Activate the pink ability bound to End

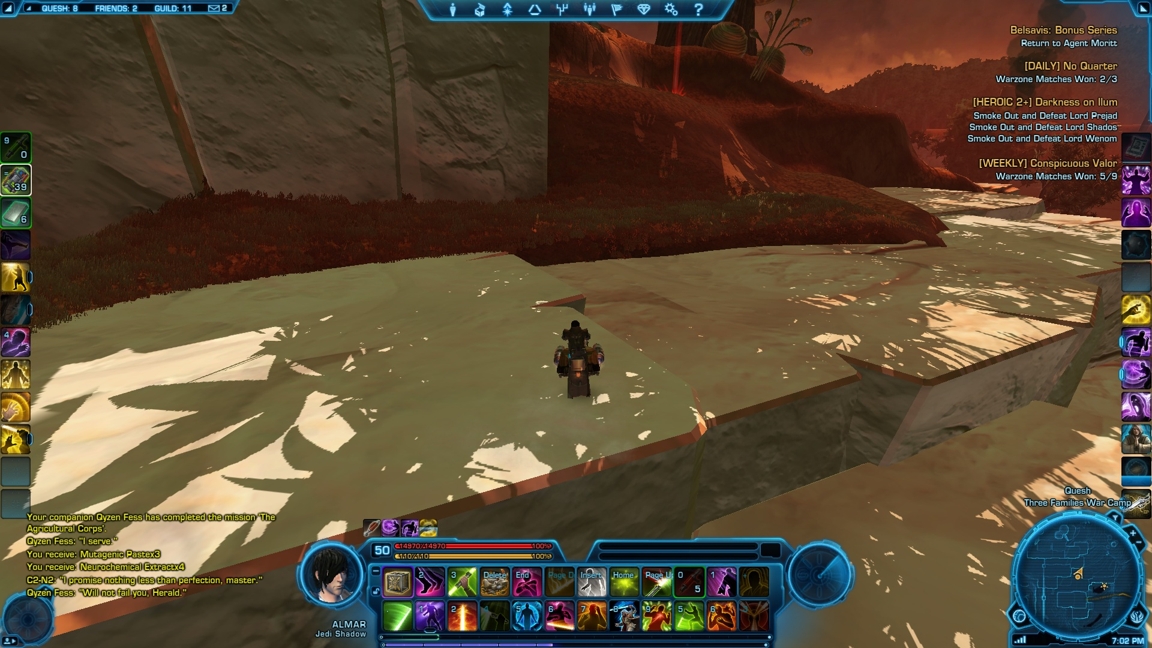527,582
